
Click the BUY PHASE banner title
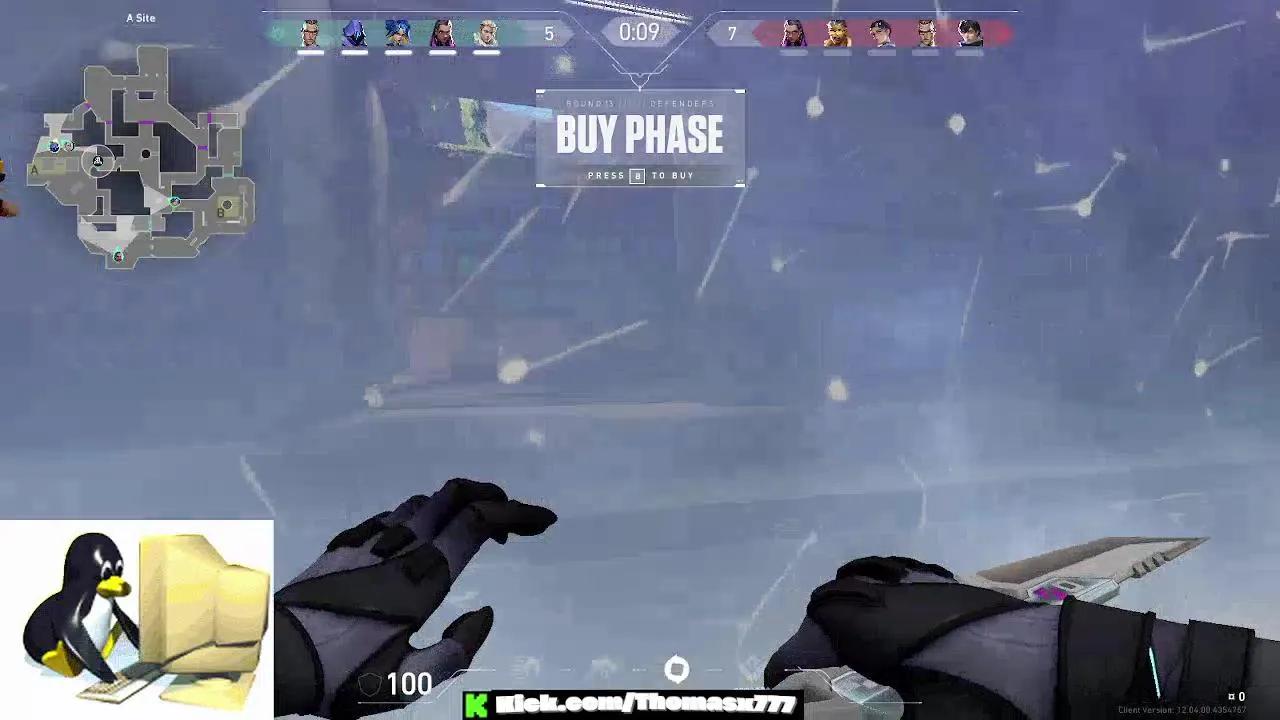click(x=640, y=134)
